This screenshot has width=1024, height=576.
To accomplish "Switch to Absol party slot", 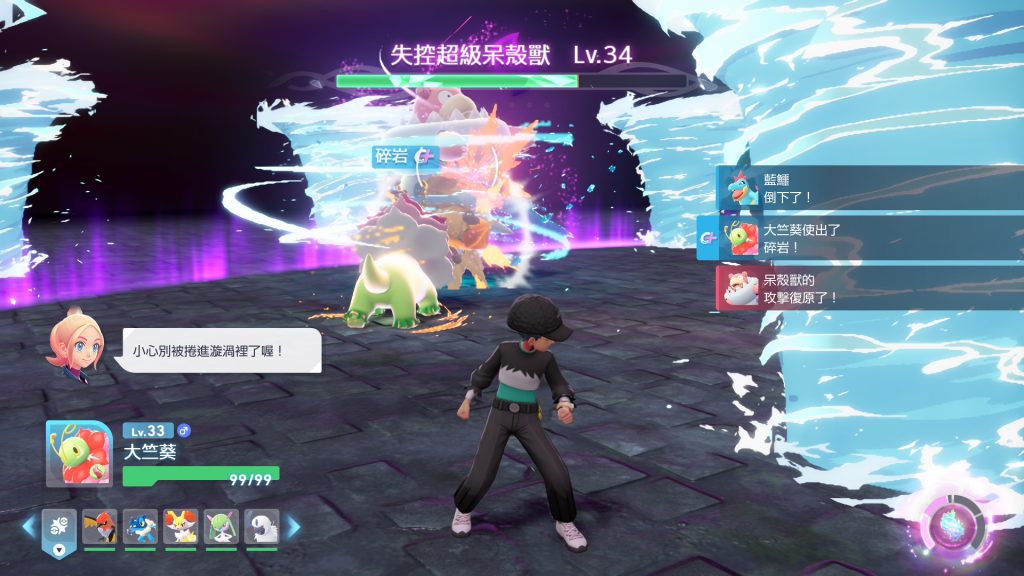I will [261, 526].
